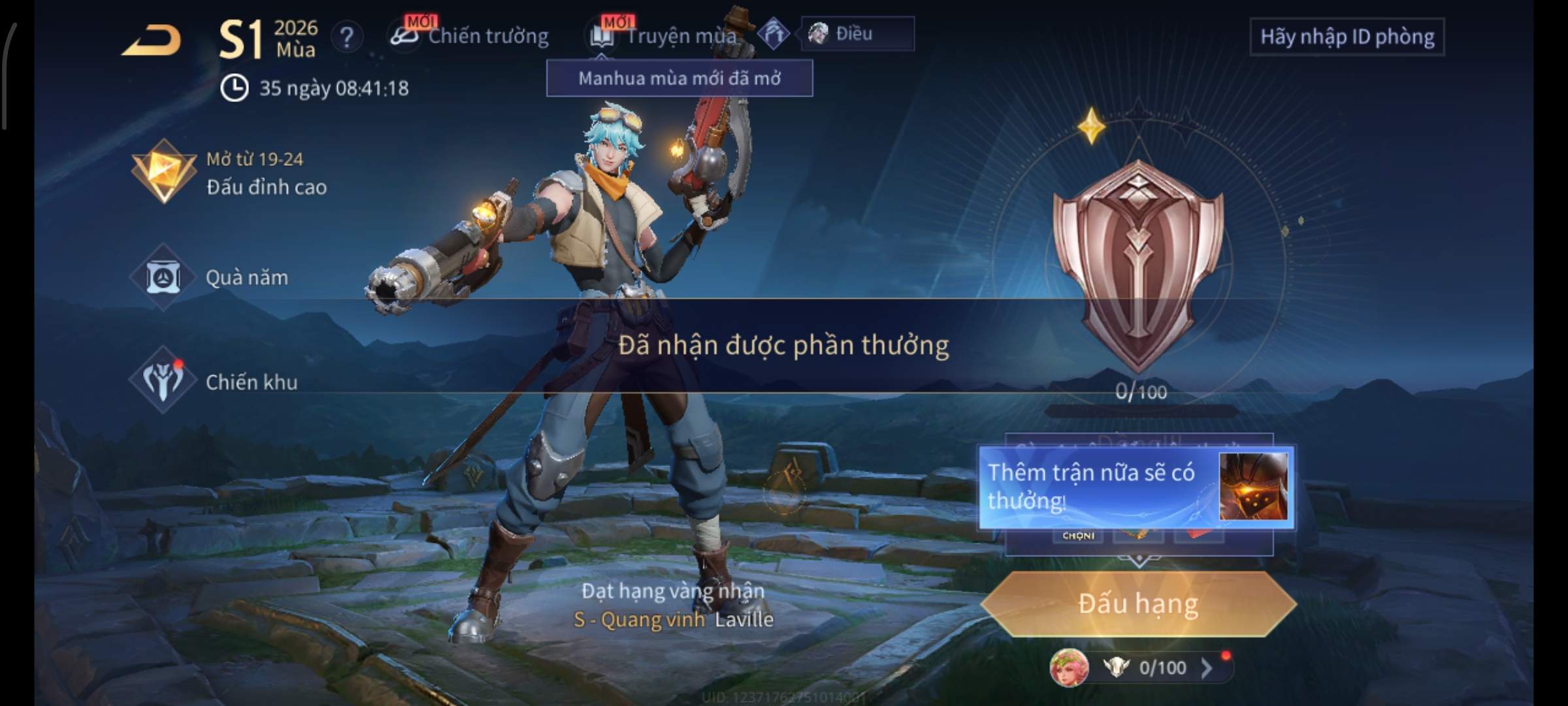The width and height of the screenshot is (1568, 706).
Task: Open Đấu đỉnh cao mode
Action: (x=229, y=173)
